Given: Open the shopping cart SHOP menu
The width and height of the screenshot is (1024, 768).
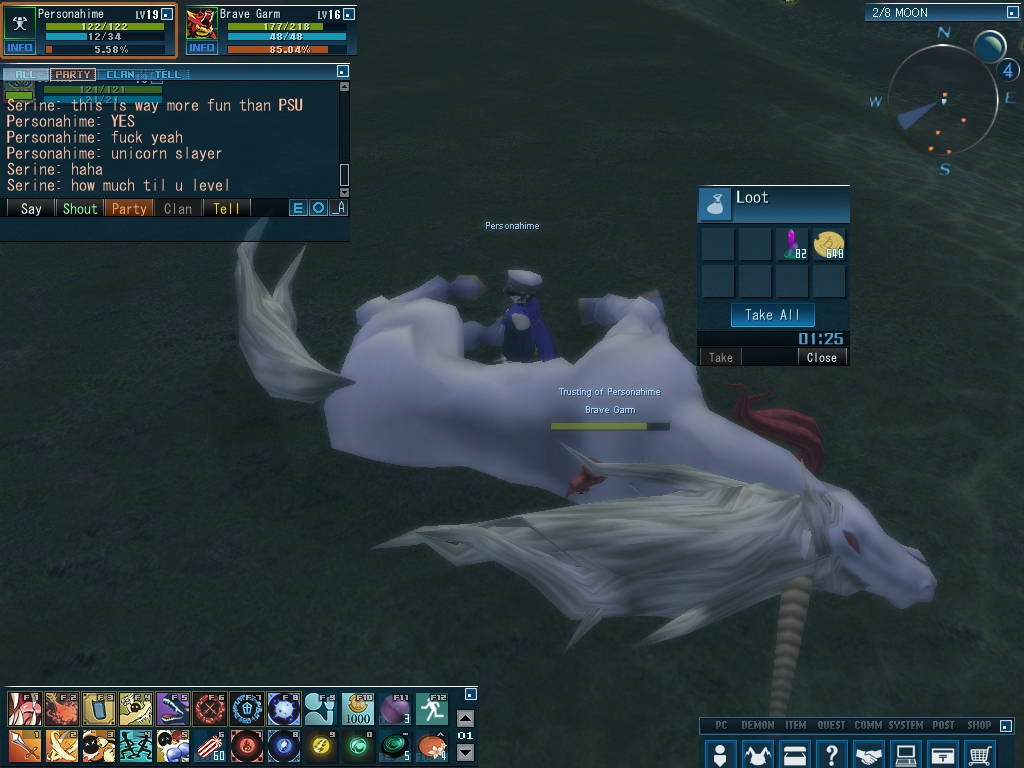Looking at the screenshot, I should pyautogui.click(x=981, y=754).
